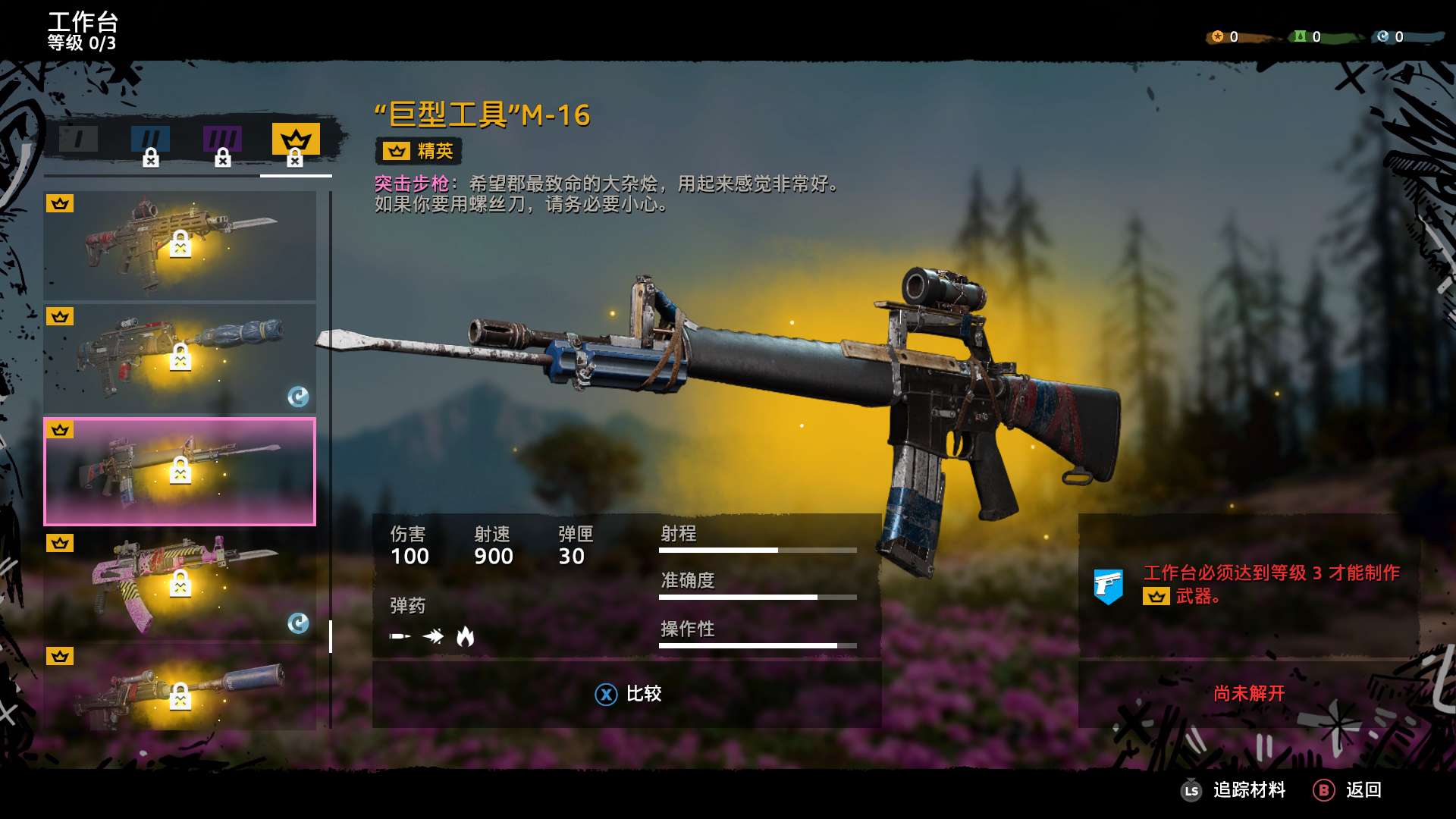
Task: Pick the pink striped rifle entry
Action: tap(180, 585)
